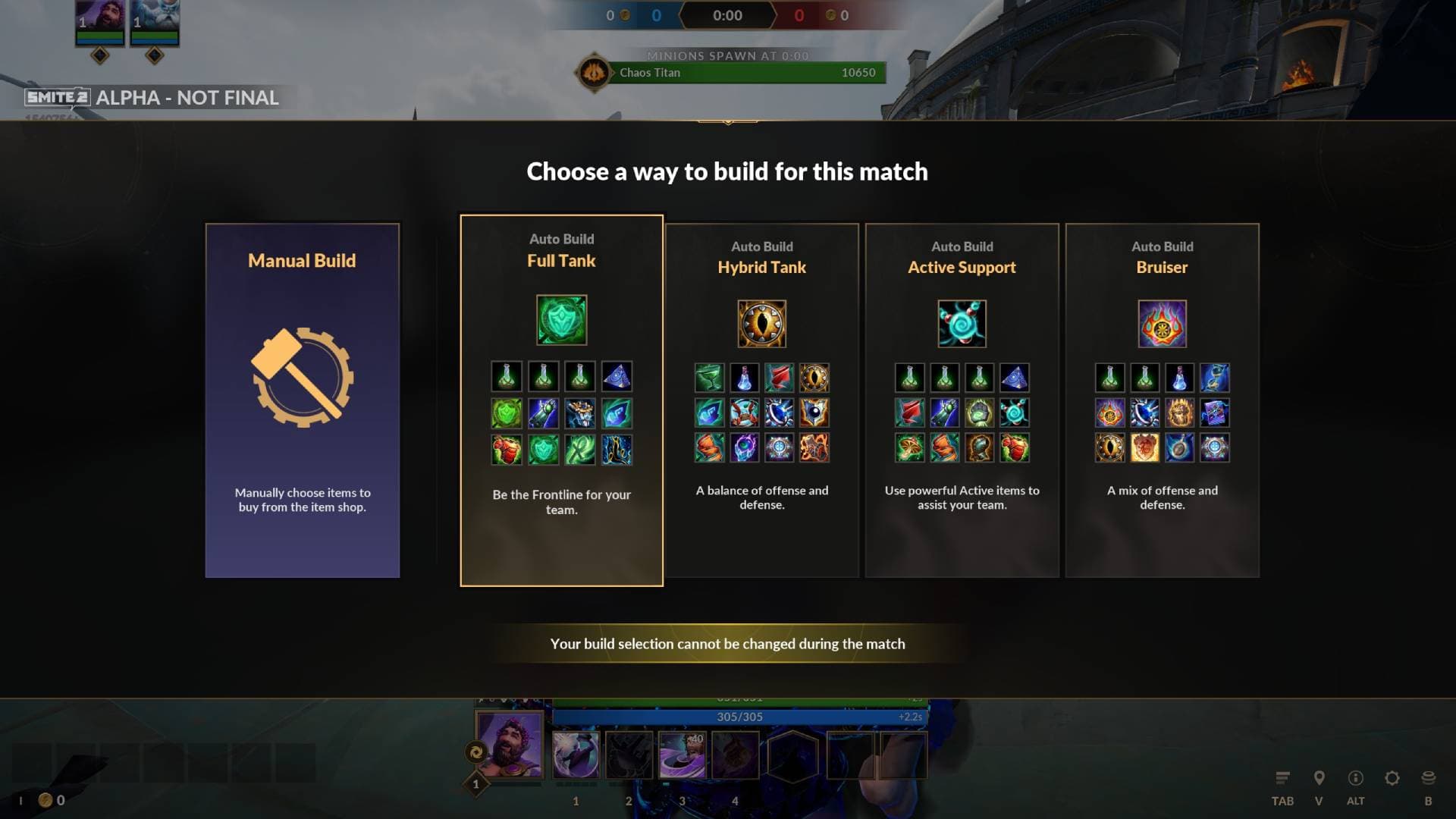1456x819 pixels.
Task: Click the Chaos Titan objective icon
Action: tap(594, 73)
